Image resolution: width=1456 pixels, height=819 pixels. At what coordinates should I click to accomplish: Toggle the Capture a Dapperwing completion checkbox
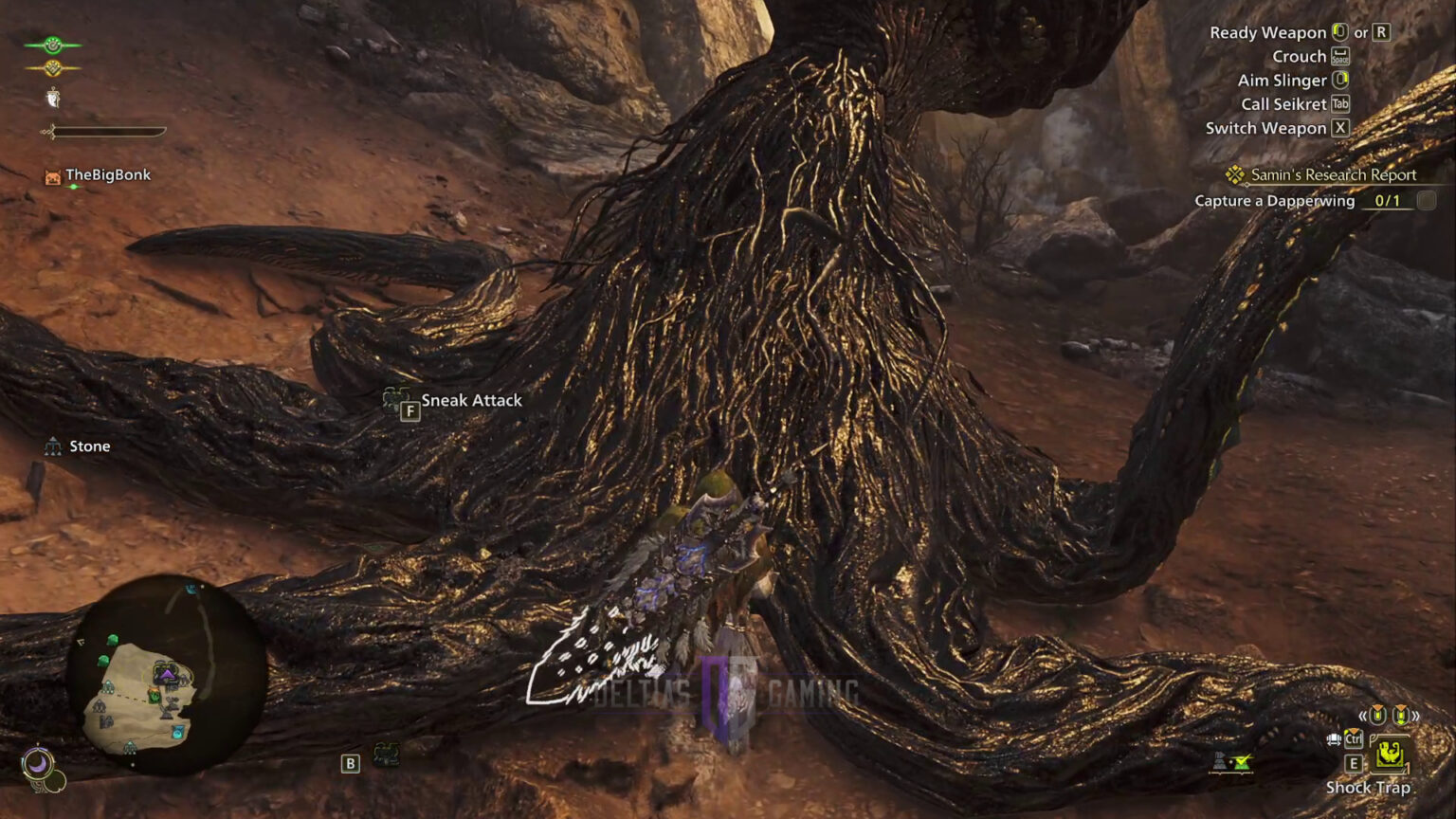[x=1426, y=200]
